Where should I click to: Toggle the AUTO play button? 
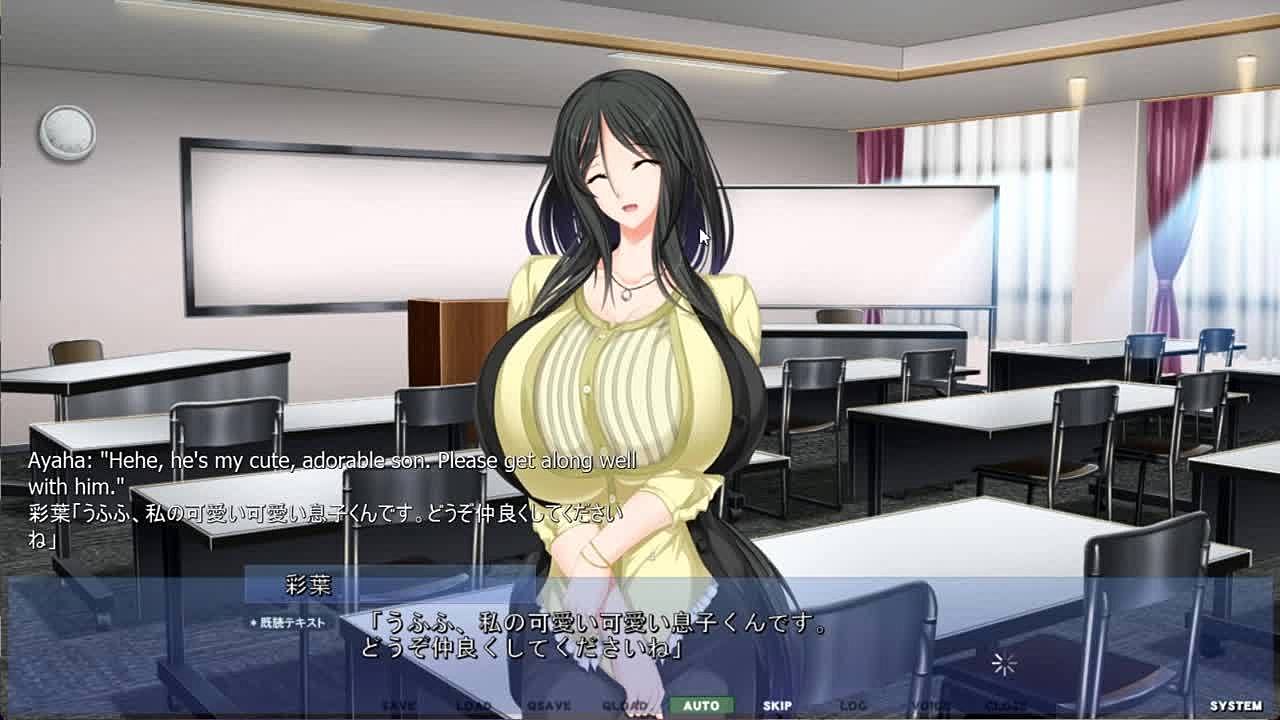701,705
